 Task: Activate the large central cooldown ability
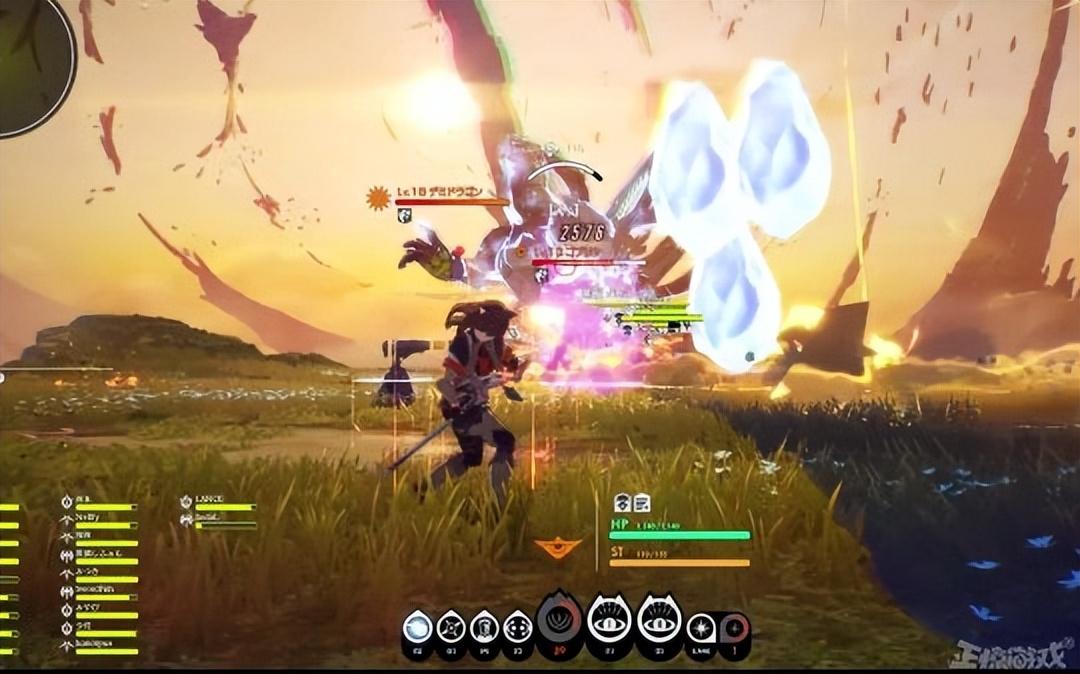[x=560, y=620]
